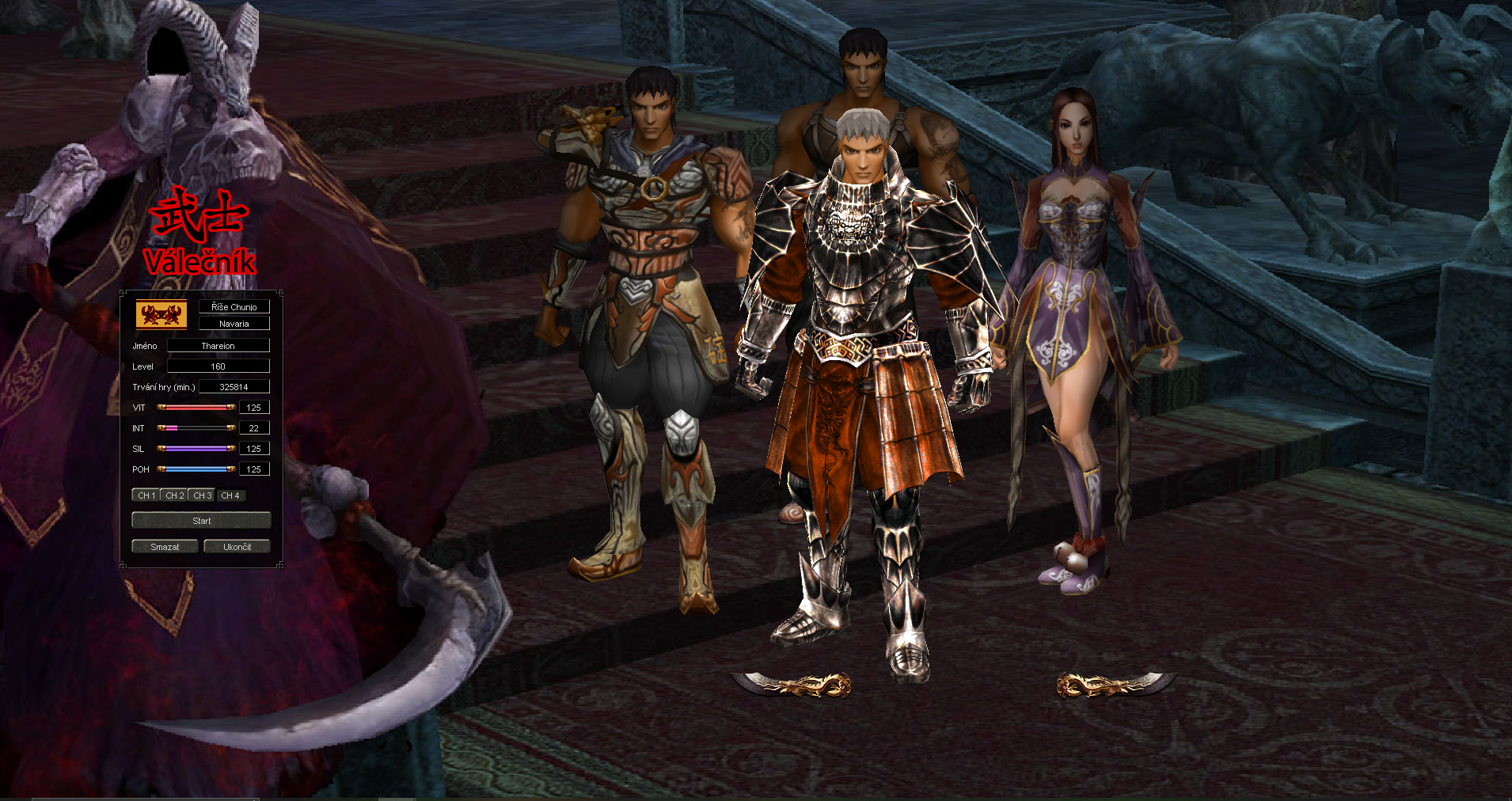Exit using the Ukončit button
Image resolution: width=1512 pixels, height=801 pixels.
point(237,547)
